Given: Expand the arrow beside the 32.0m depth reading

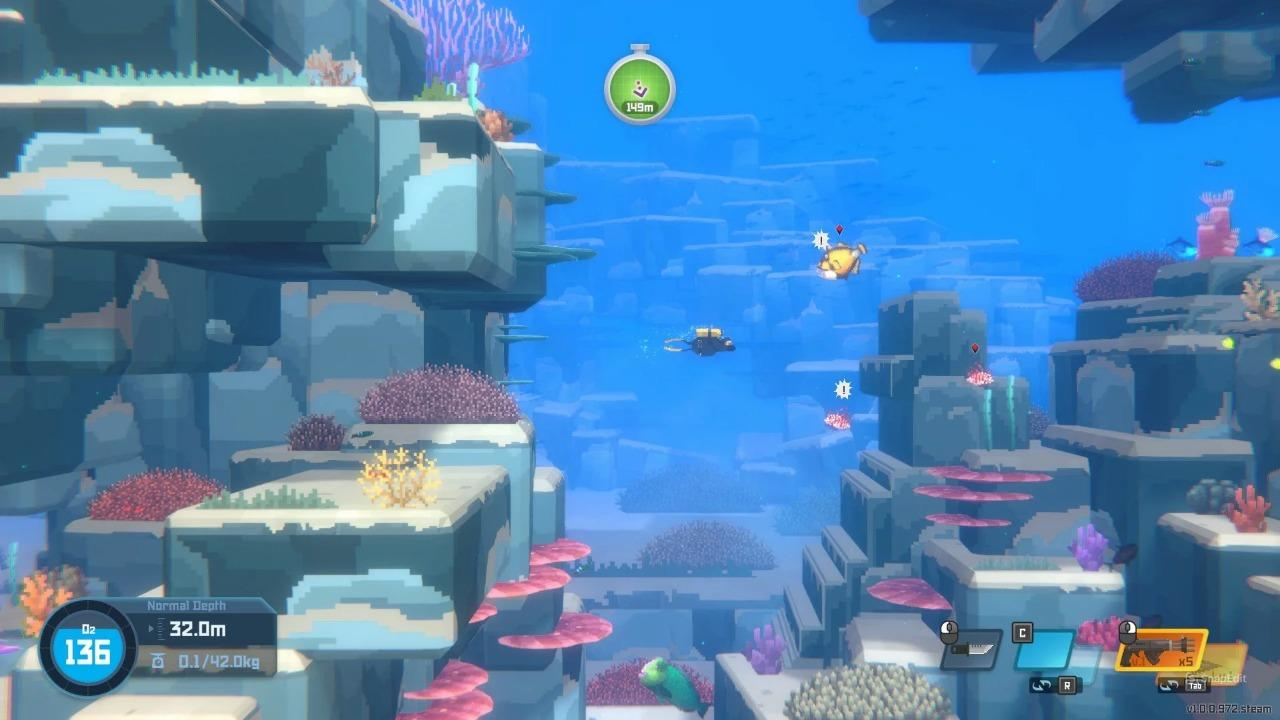Looking at the screenshot, I should coord(150,628).
